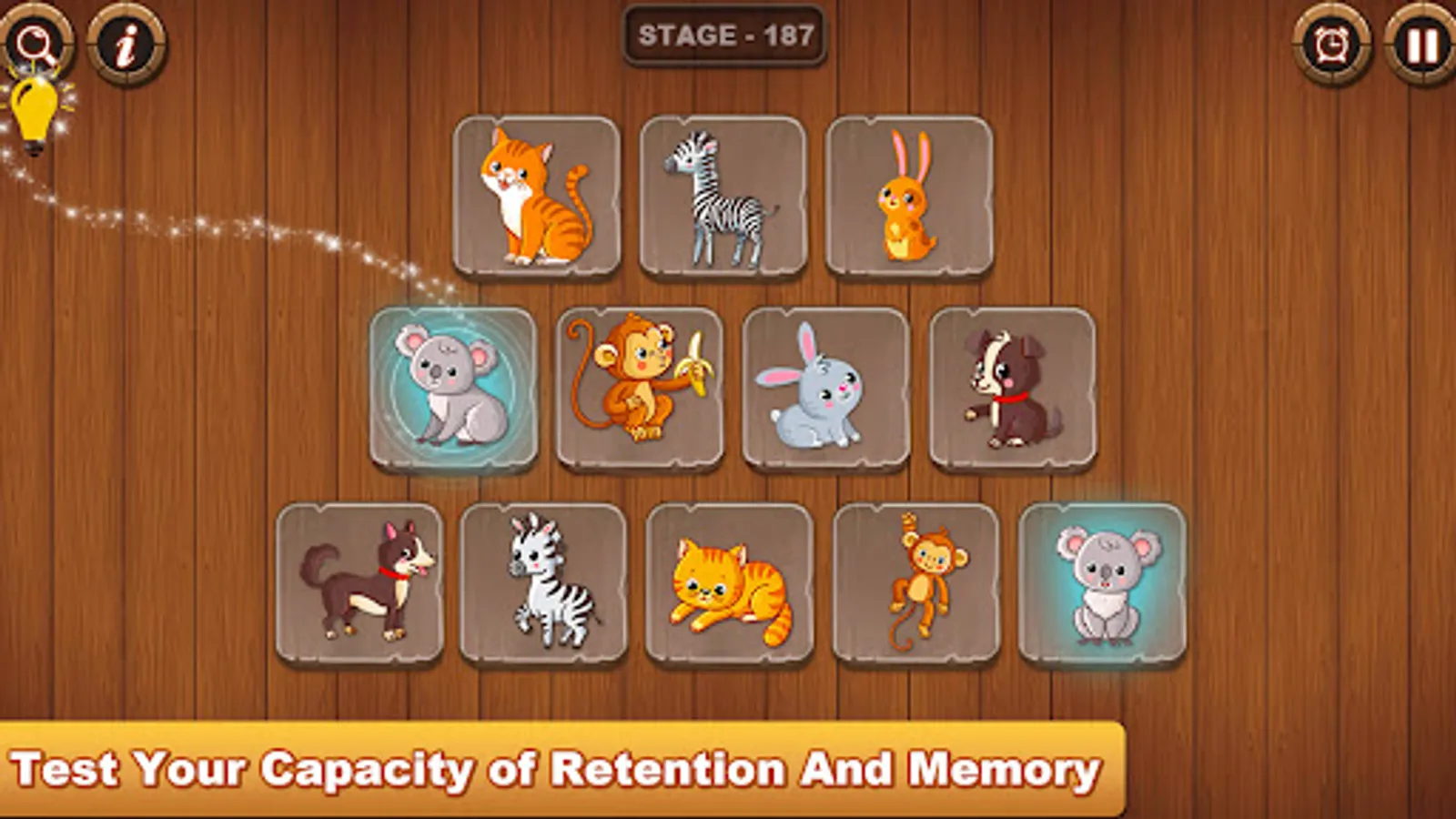Select the sitting cat tile in the top row
Screen dimensions: 1456x819
[539, 196]
